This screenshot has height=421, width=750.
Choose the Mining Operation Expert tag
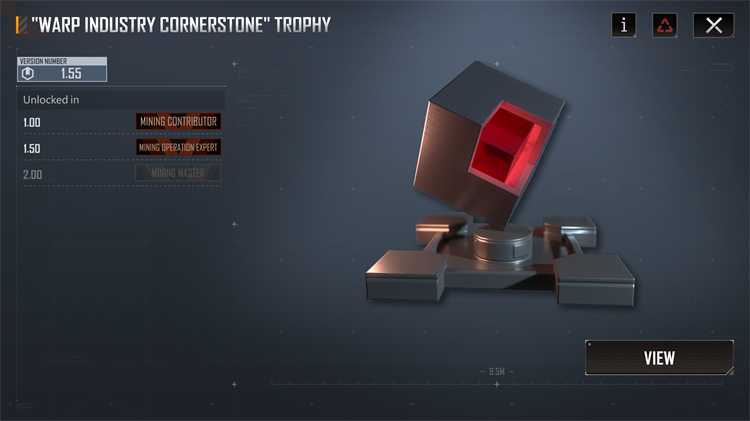(x=178, y=147)
